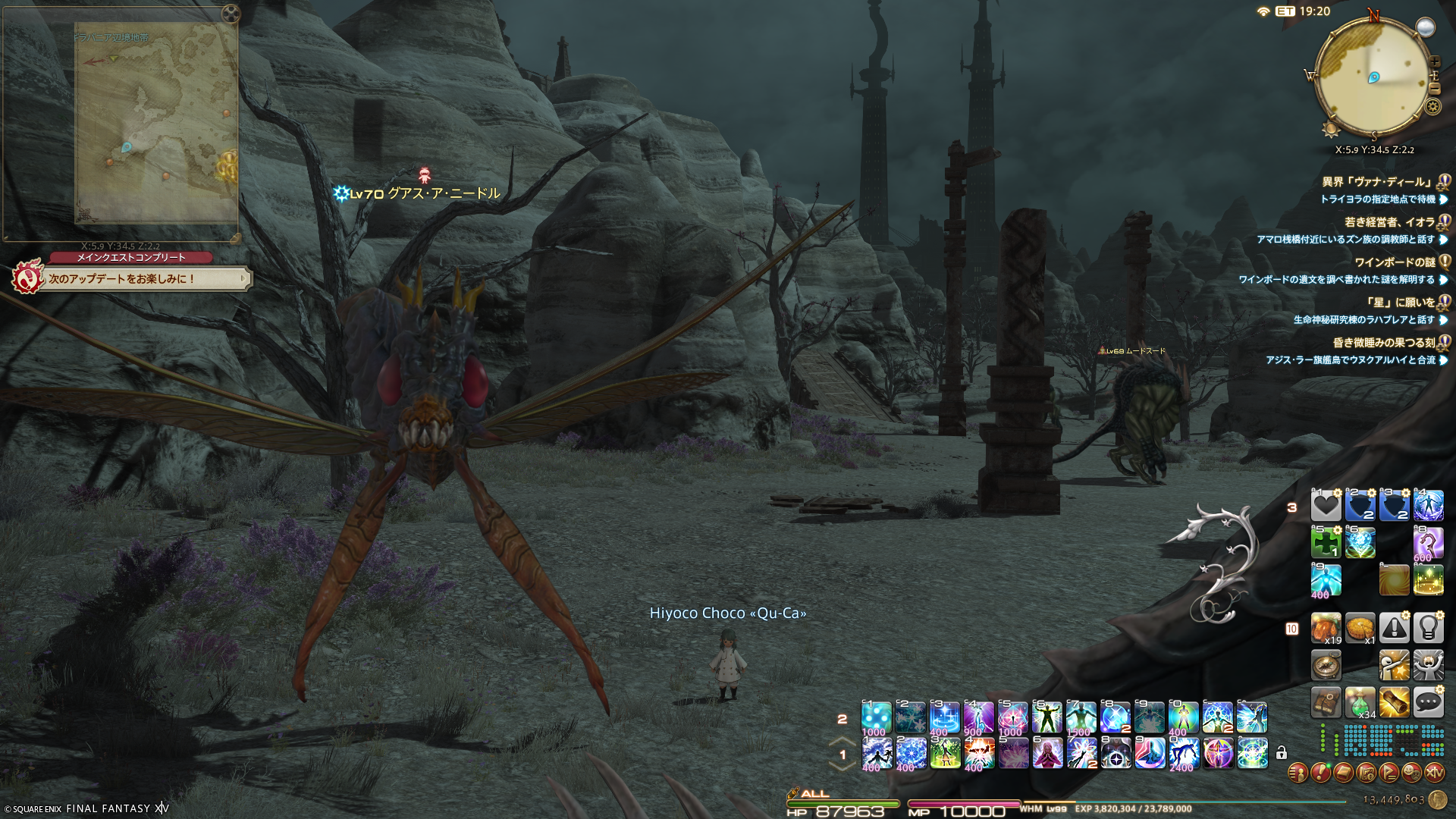Click the minimap zoom-out minus button
Screen dimensions: 1456x819
(1434, 88)
